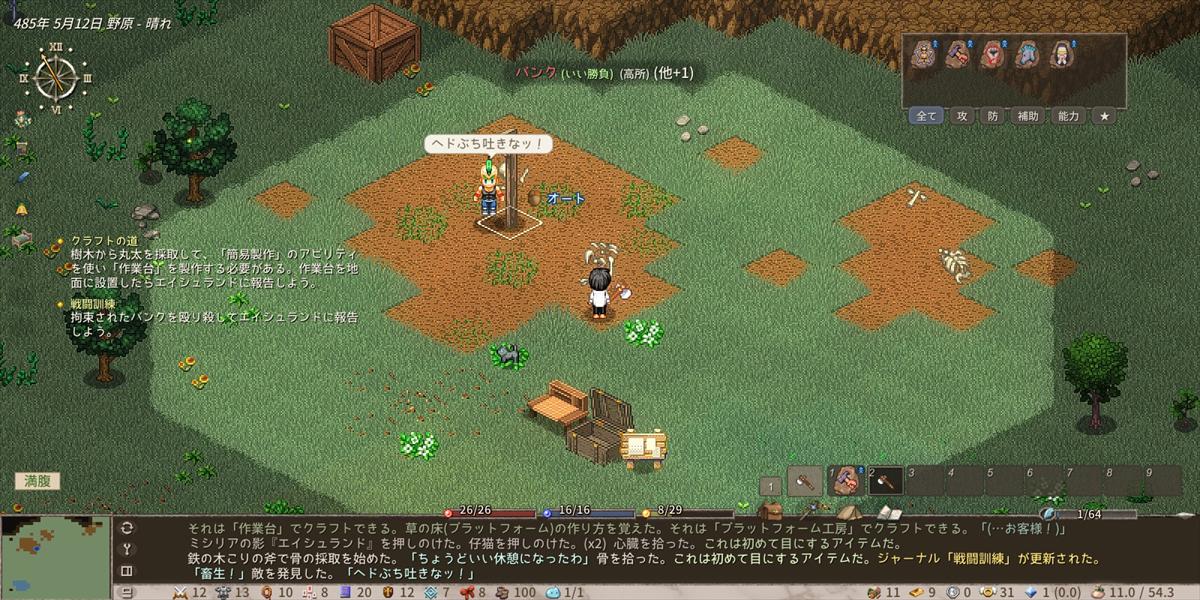Image resolution: width=1200 pixels, height=600 pixels.
Task: Open the tent camp icon
Action: 848,512
